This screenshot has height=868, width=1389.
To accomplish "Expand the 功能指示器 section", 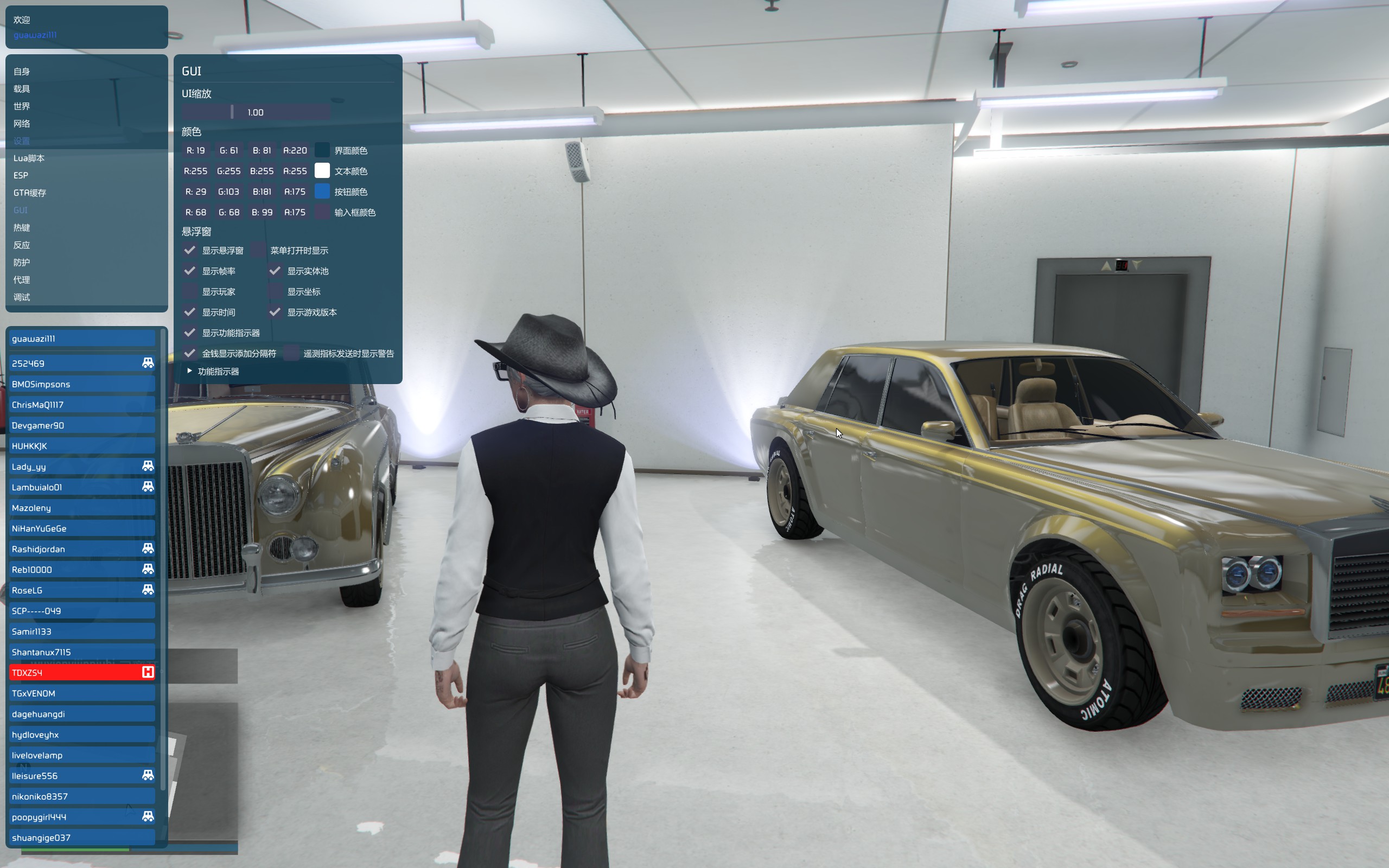I will click(190, 372).
